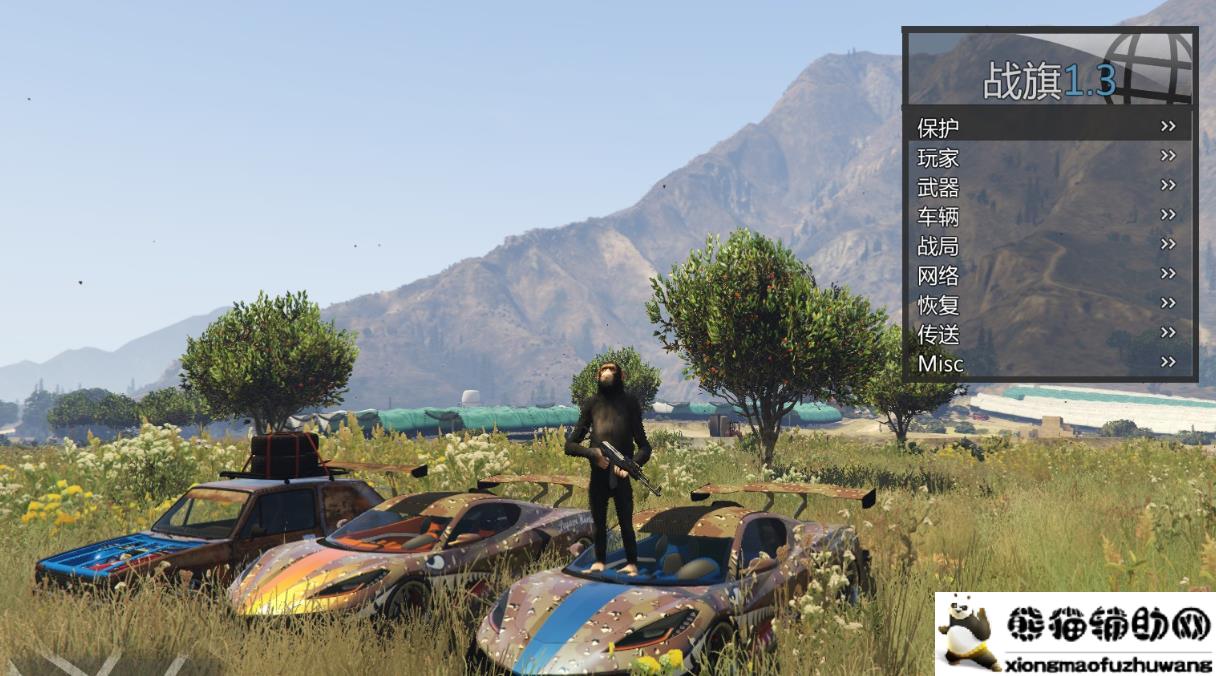
Task: Click the 熊猫辅助网 watermark logo
Action: [1075, 633]
